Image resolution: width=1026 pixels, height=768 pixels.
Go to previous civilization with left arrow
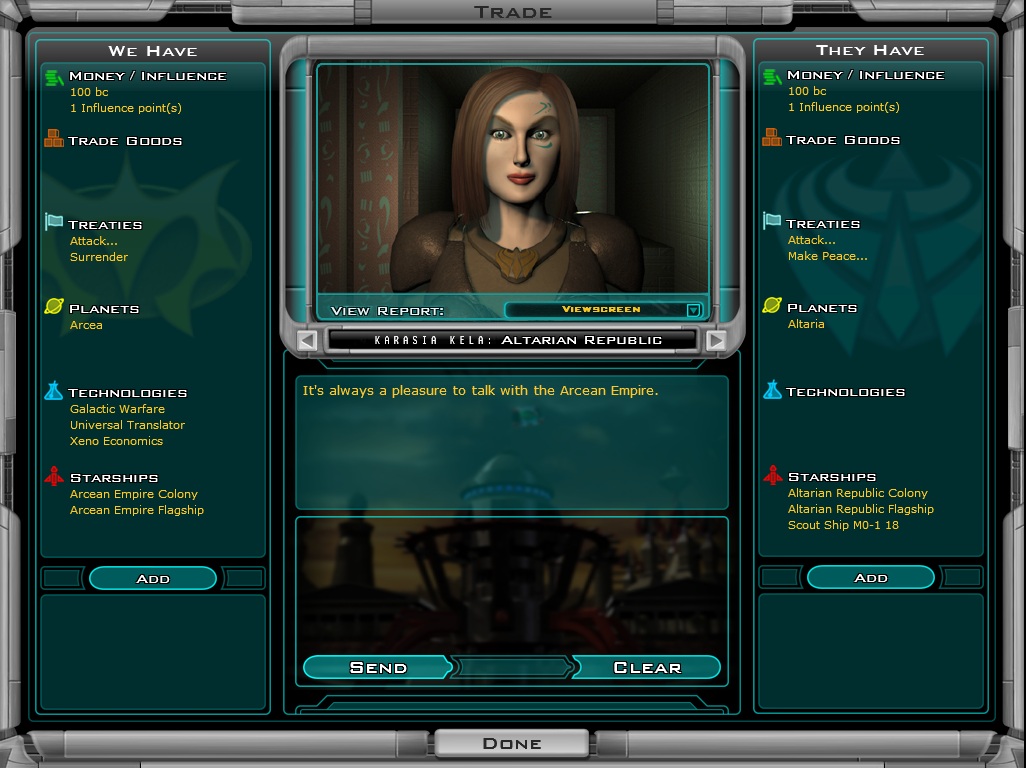(308, 340)
